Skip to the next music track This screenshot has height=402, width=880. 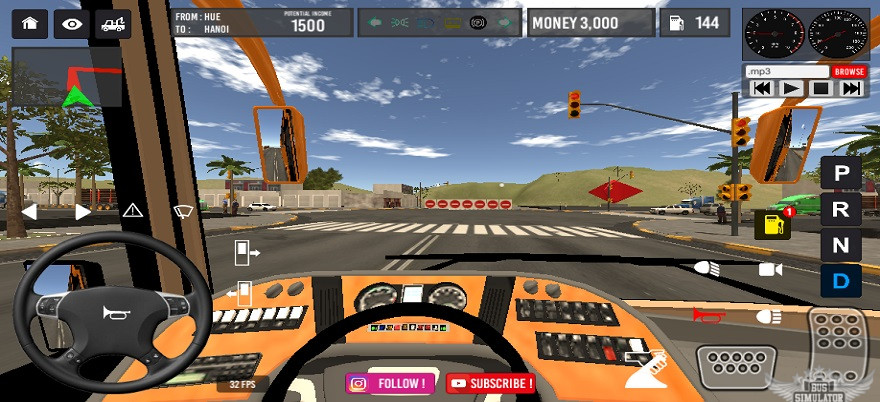[851, 88]
